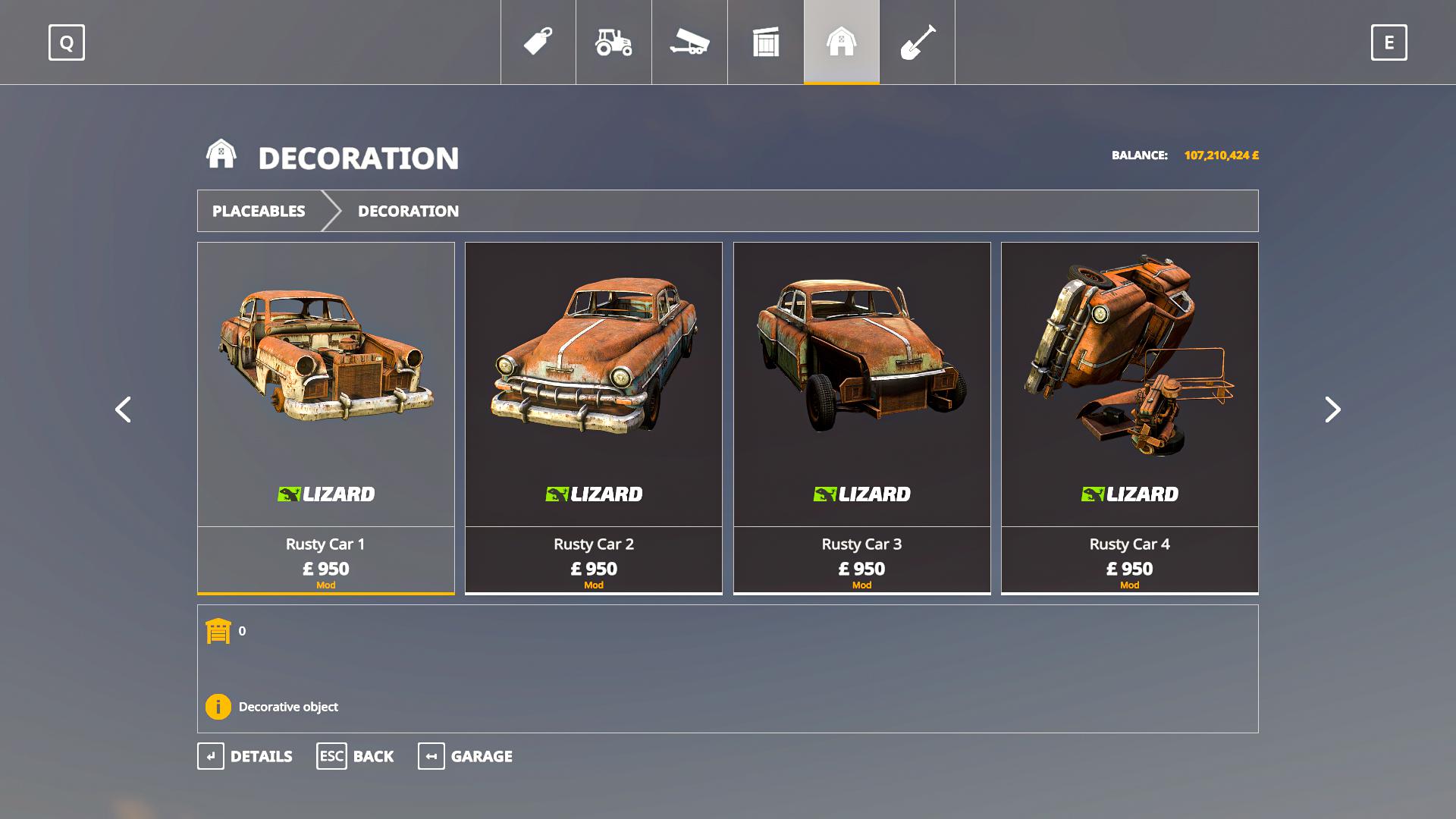Switch to the tractor vehicles tab

pyautogui.click(x=613, y=42)
